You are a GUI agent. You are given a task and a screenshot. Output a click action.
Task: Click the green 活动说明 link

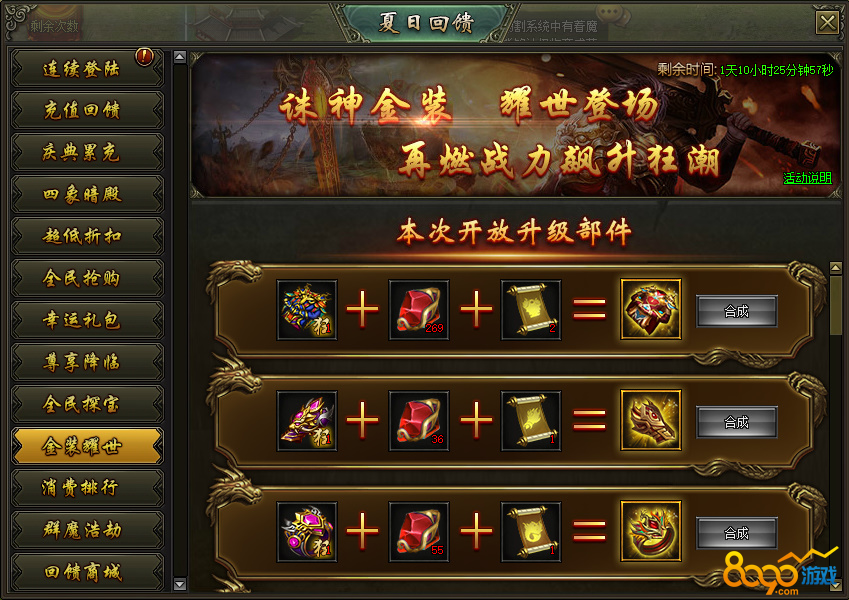[x=807, y=178]
